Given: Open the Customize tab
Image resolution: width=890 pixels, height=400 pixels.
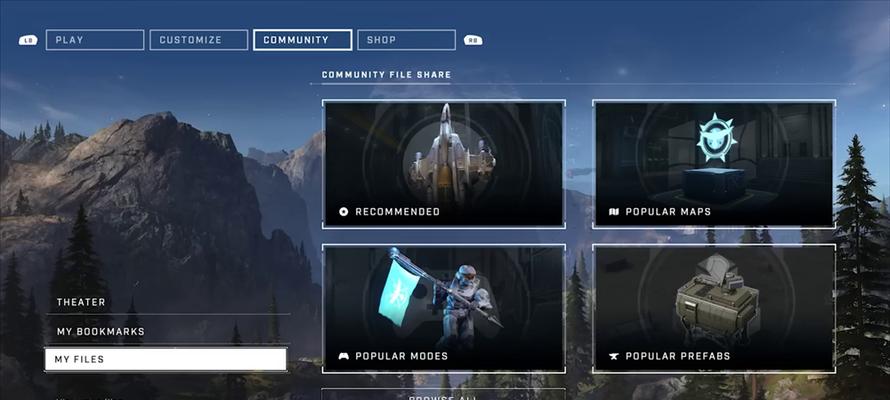Looking at the screenshot, I should [199, 40].
